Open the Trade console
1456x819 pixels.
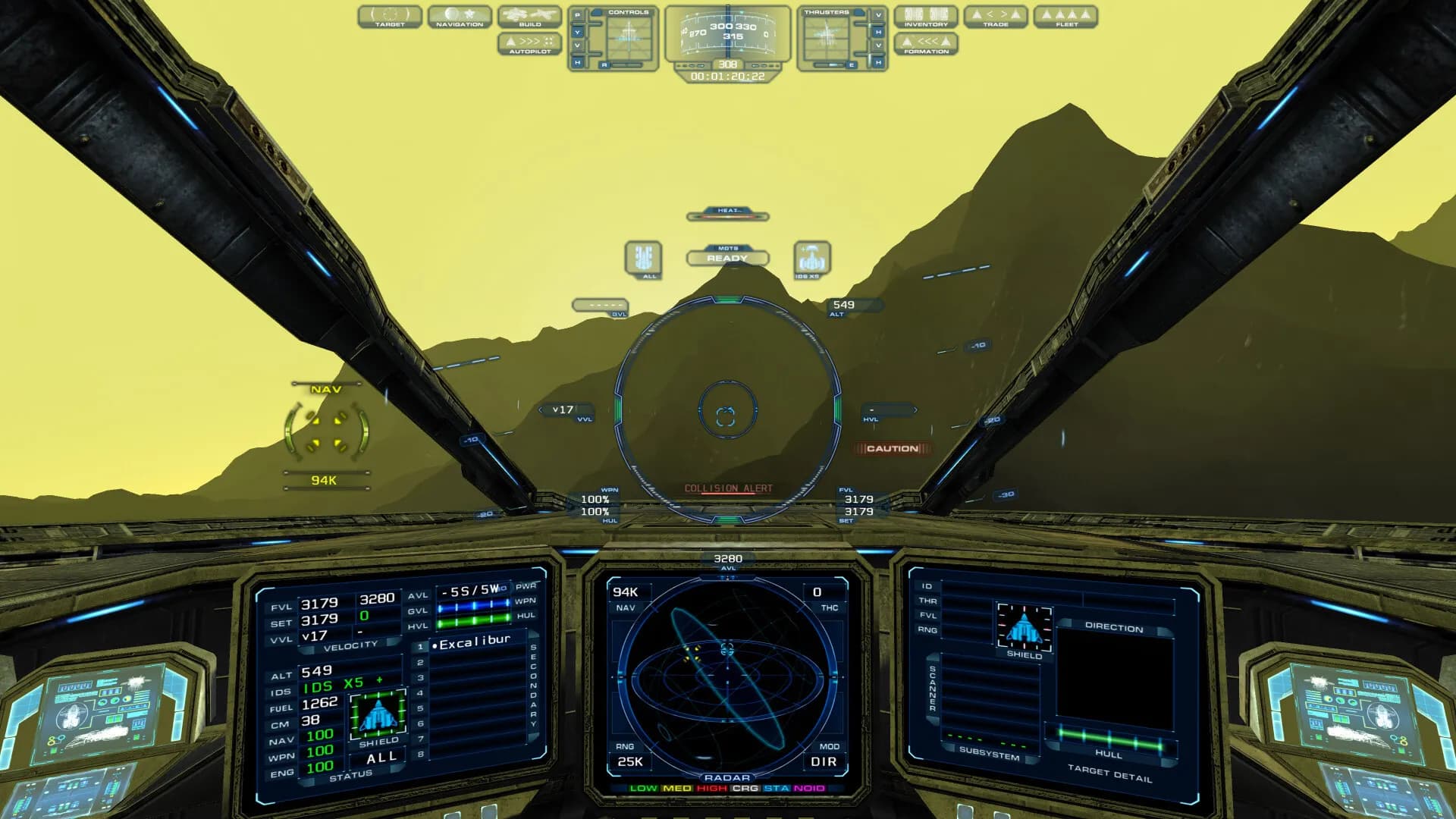[996, 17]
